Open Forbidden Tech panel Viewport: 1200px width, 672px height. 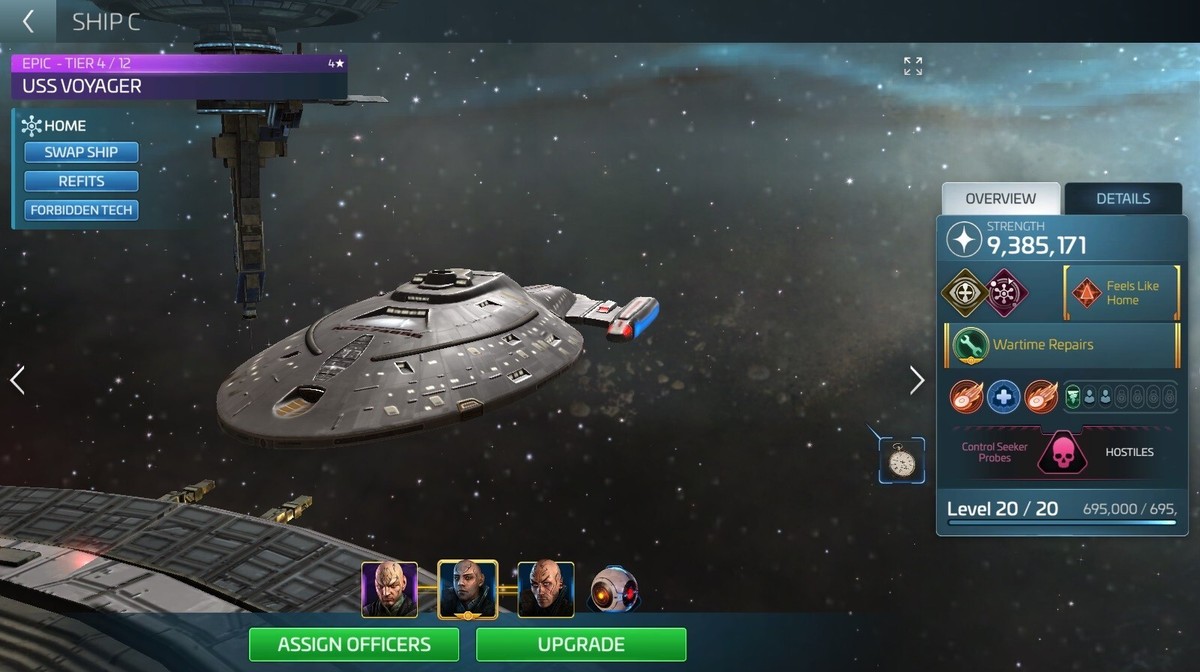81,210
